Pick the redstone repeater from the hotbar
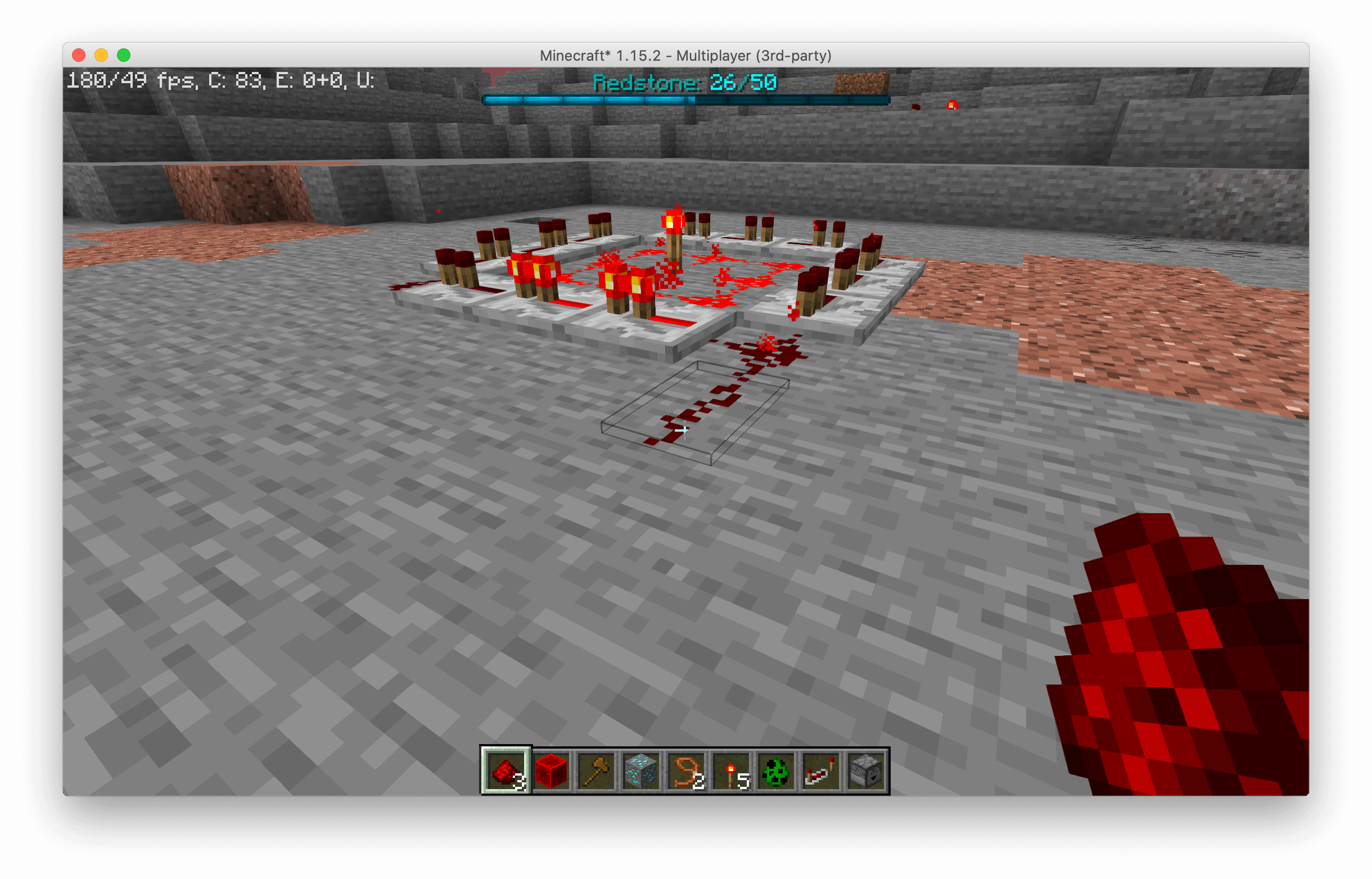 (x=823, y=771)
